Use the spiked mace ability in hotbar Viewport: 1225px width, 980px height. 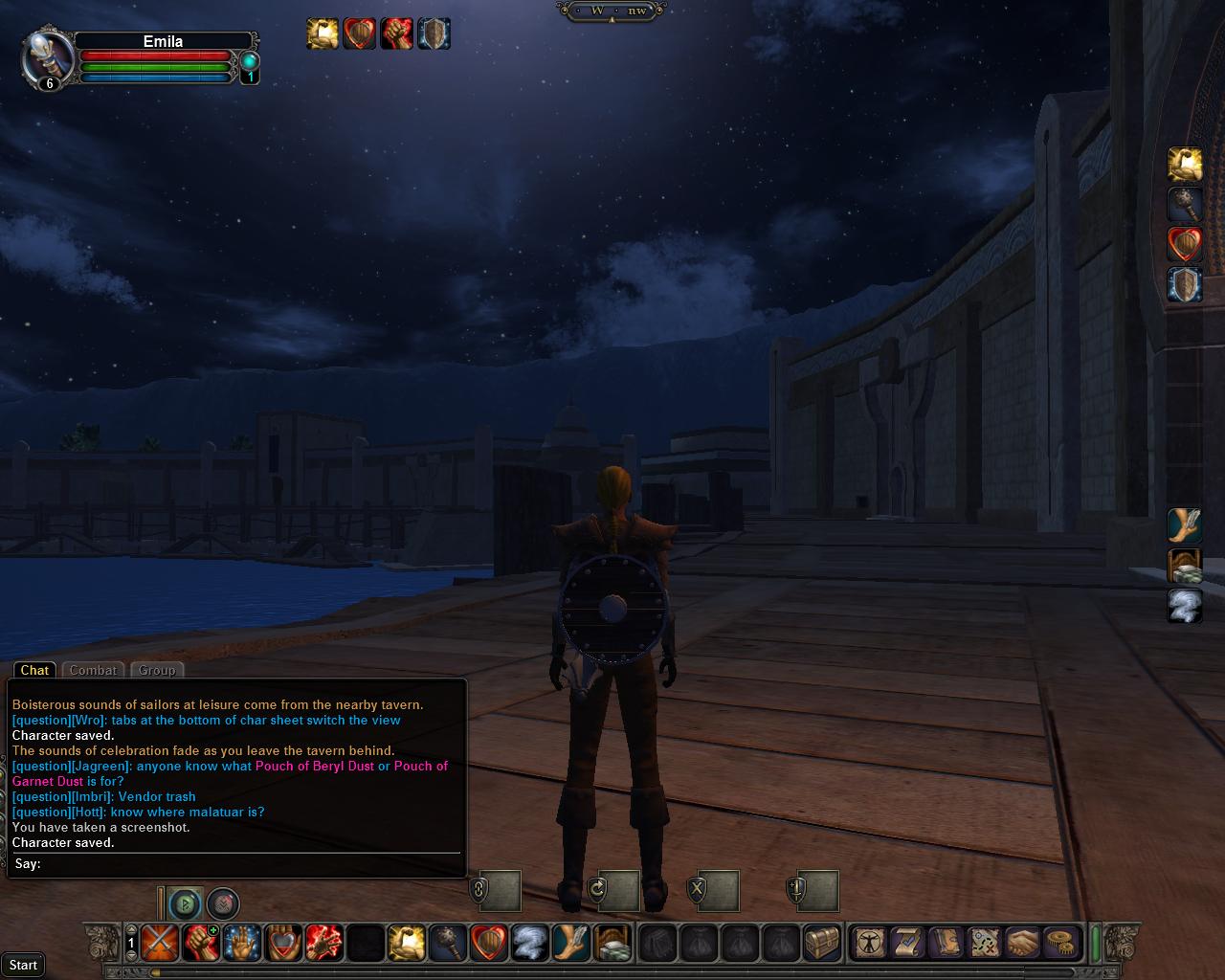(x=447, y=944)
